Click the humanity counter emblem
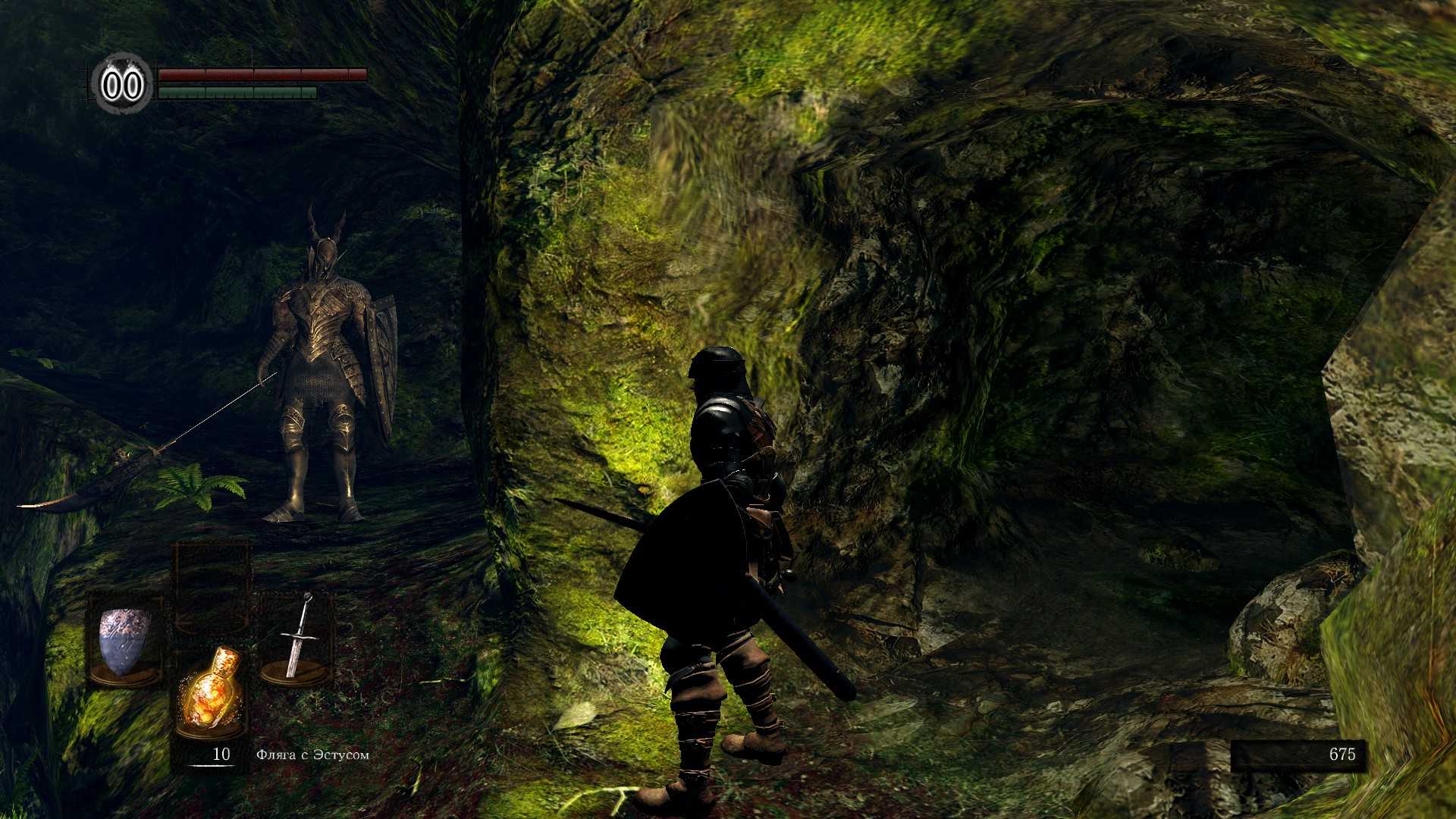The image size is (1456, 819). coord(122,84)
